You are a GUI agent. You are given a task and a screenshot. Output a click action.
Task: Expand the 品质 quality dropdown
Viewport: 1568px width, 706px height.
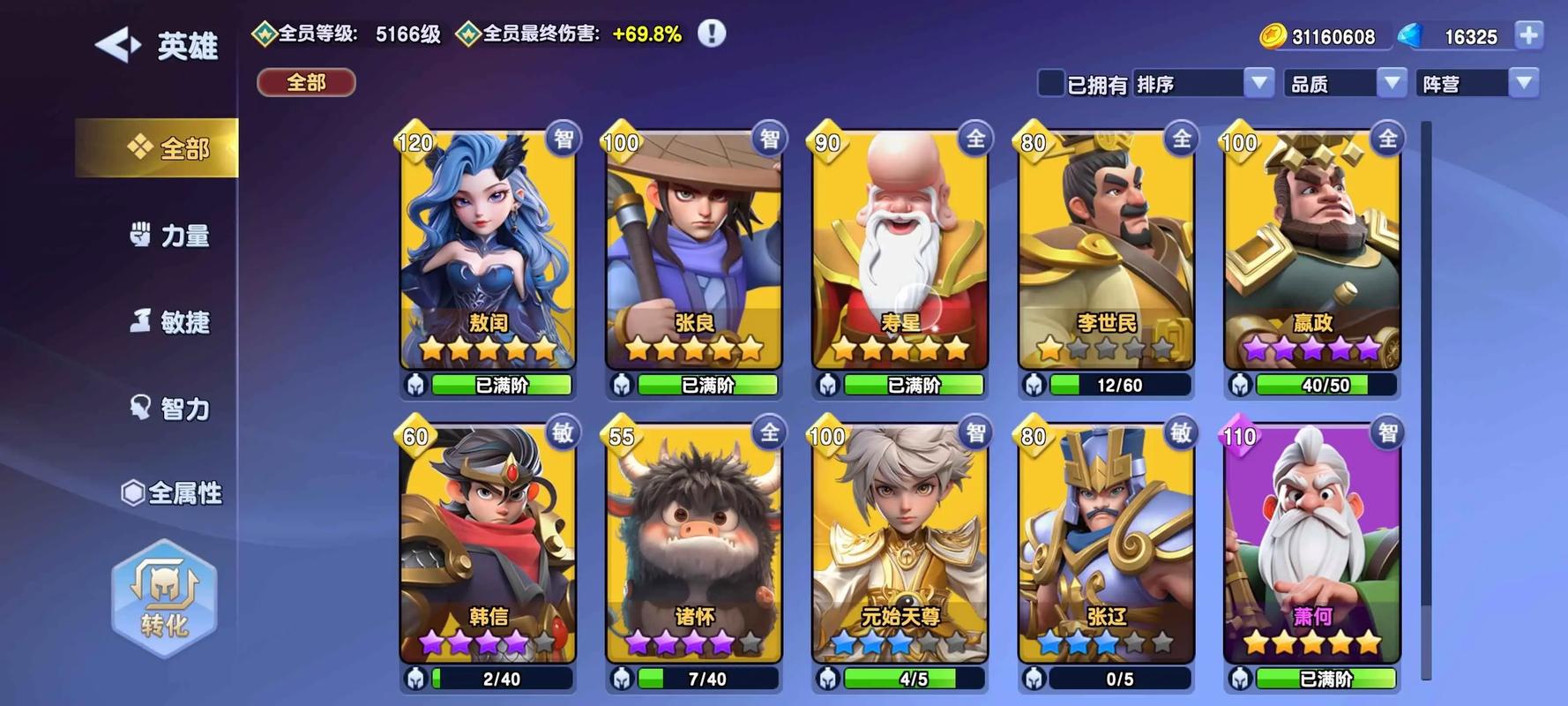(x=1345, y=83)
